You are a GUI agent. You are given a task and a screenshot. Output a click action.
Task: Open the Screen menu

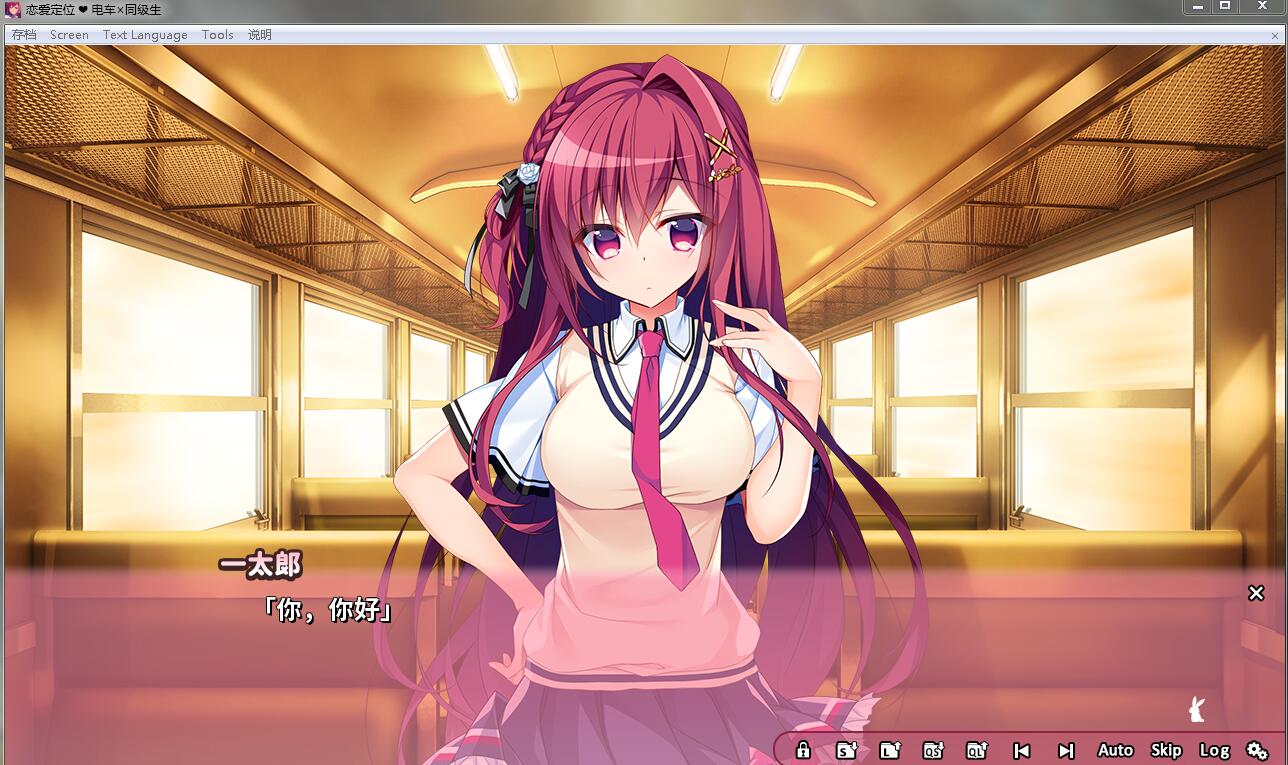(x=69, y=35)
